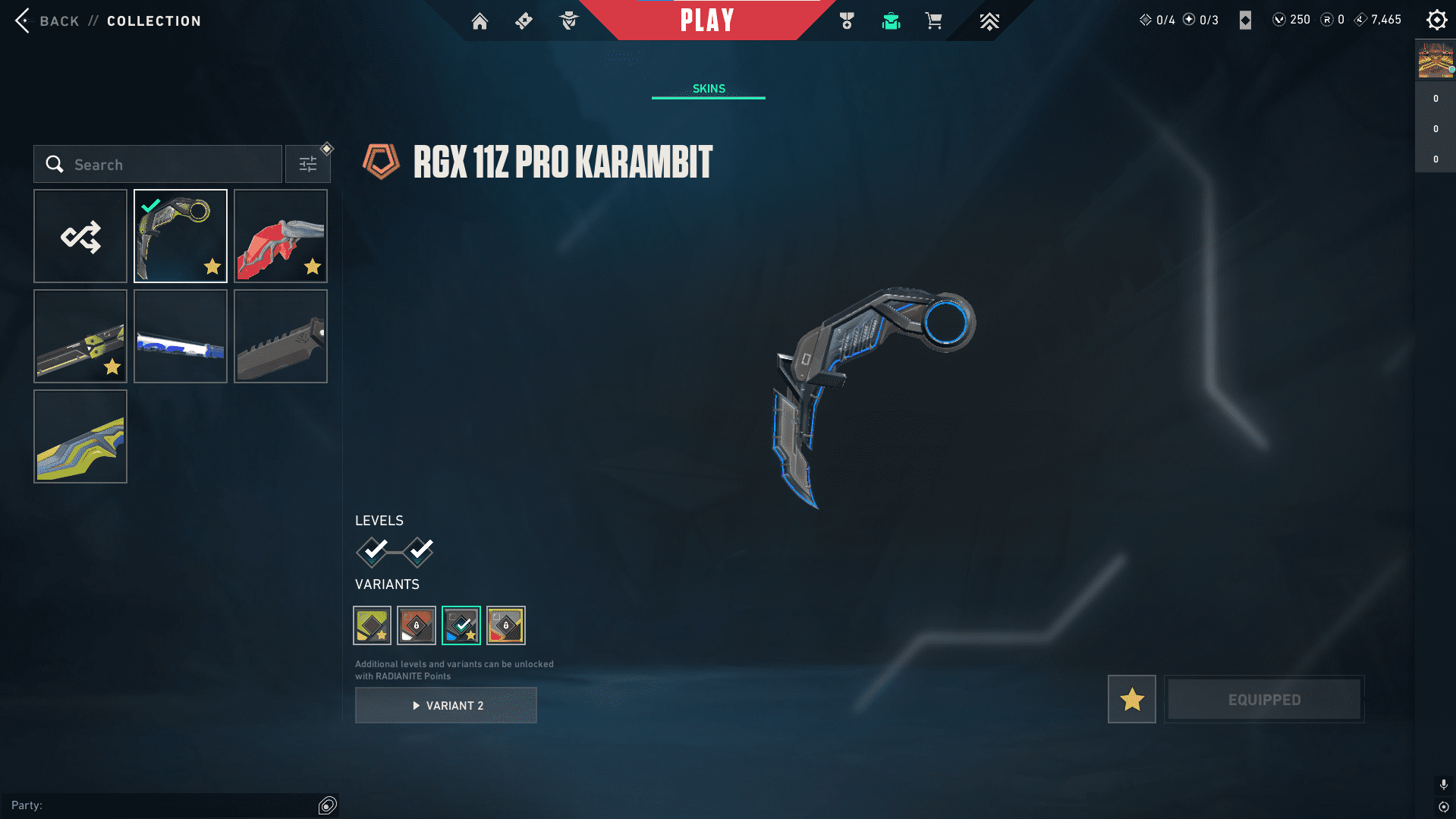Switch to the Skins tab

coord(708,88)
